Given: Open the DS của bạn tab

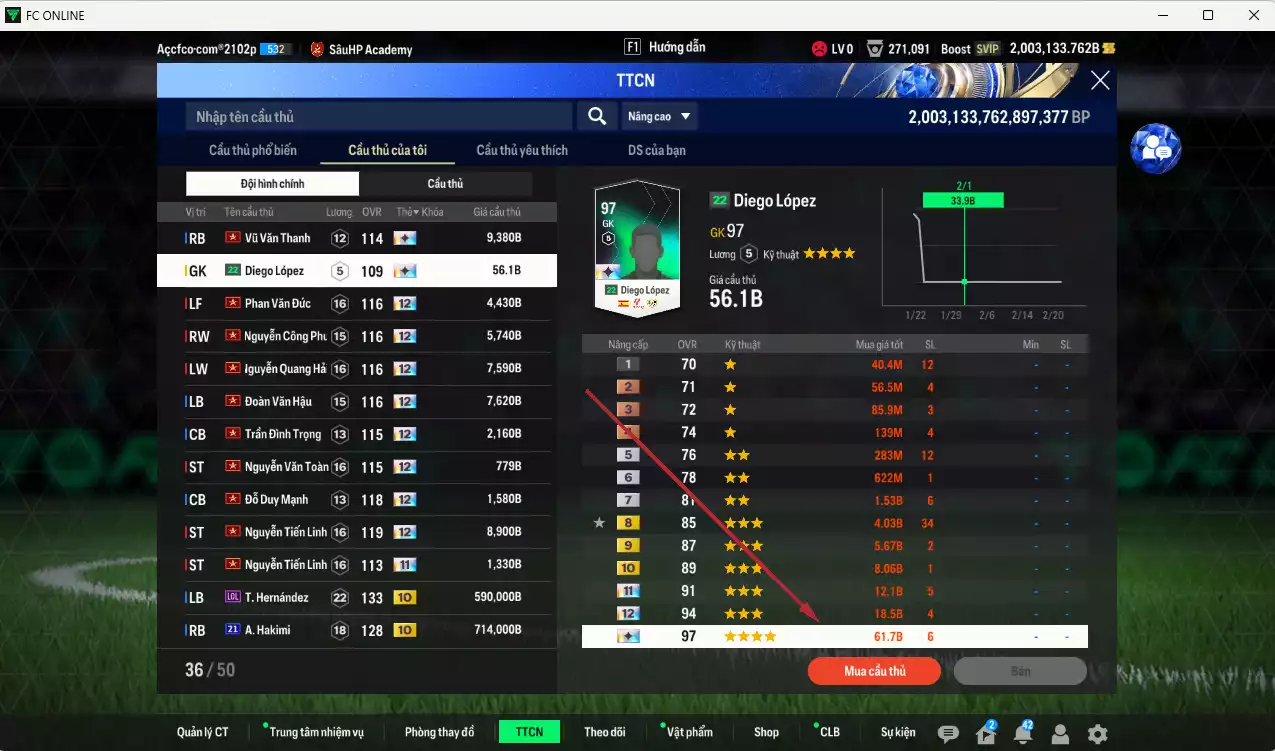Looking at the screenshot, I should tap(657, 150).
